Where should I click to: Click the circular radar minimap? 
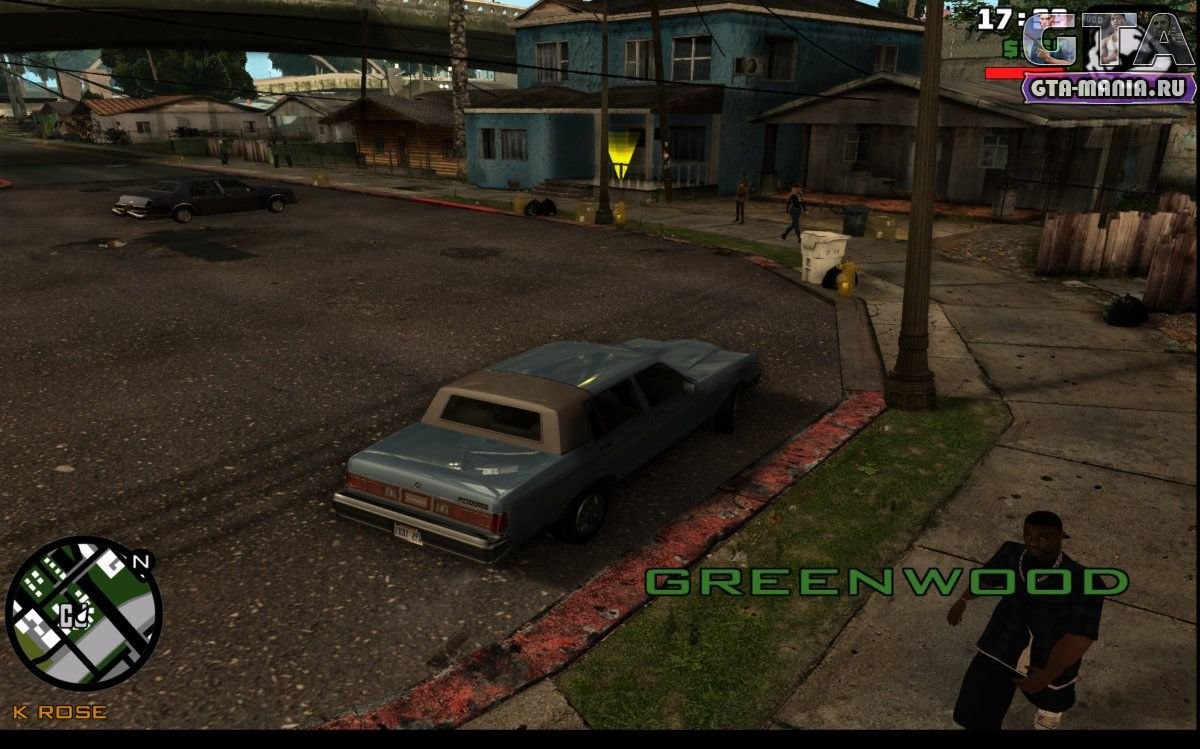coord(84,613)
